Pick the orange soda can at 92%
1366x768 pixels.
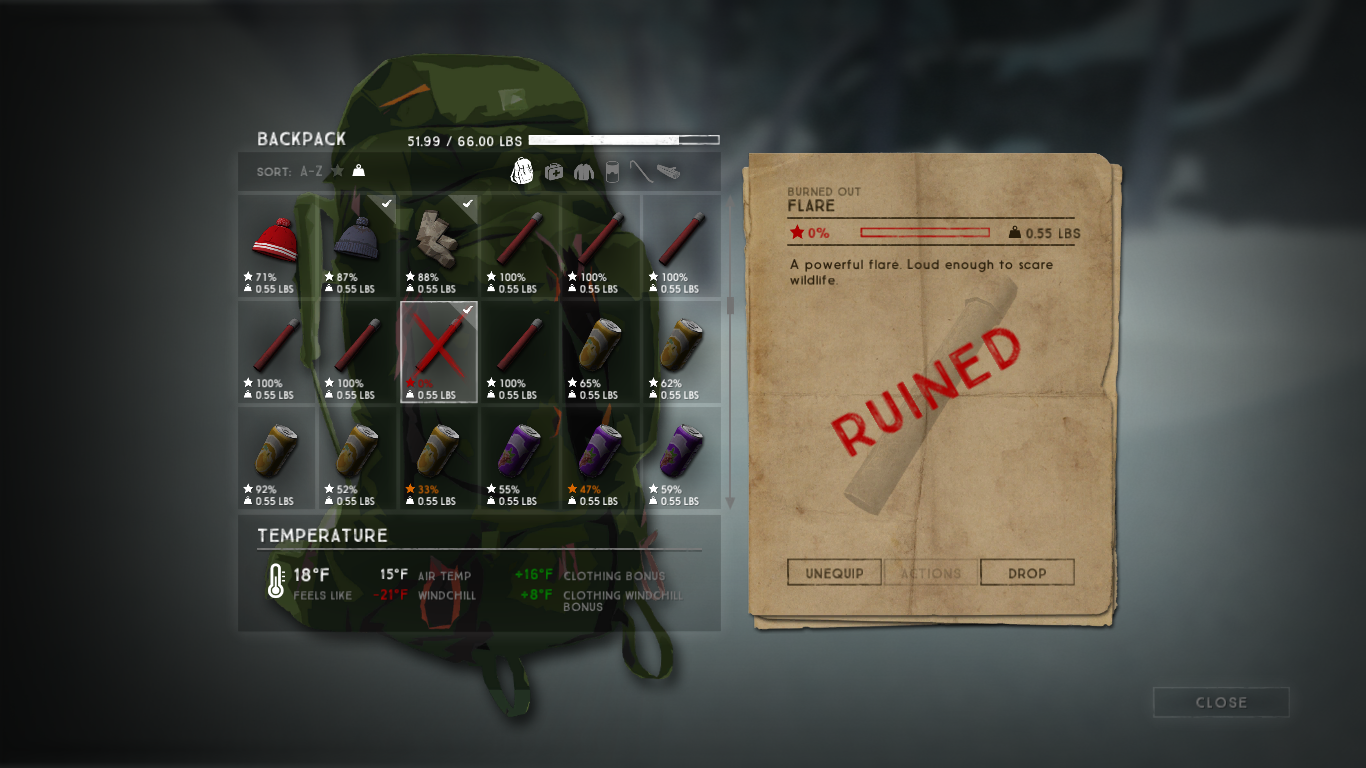(x=277, y=457)
